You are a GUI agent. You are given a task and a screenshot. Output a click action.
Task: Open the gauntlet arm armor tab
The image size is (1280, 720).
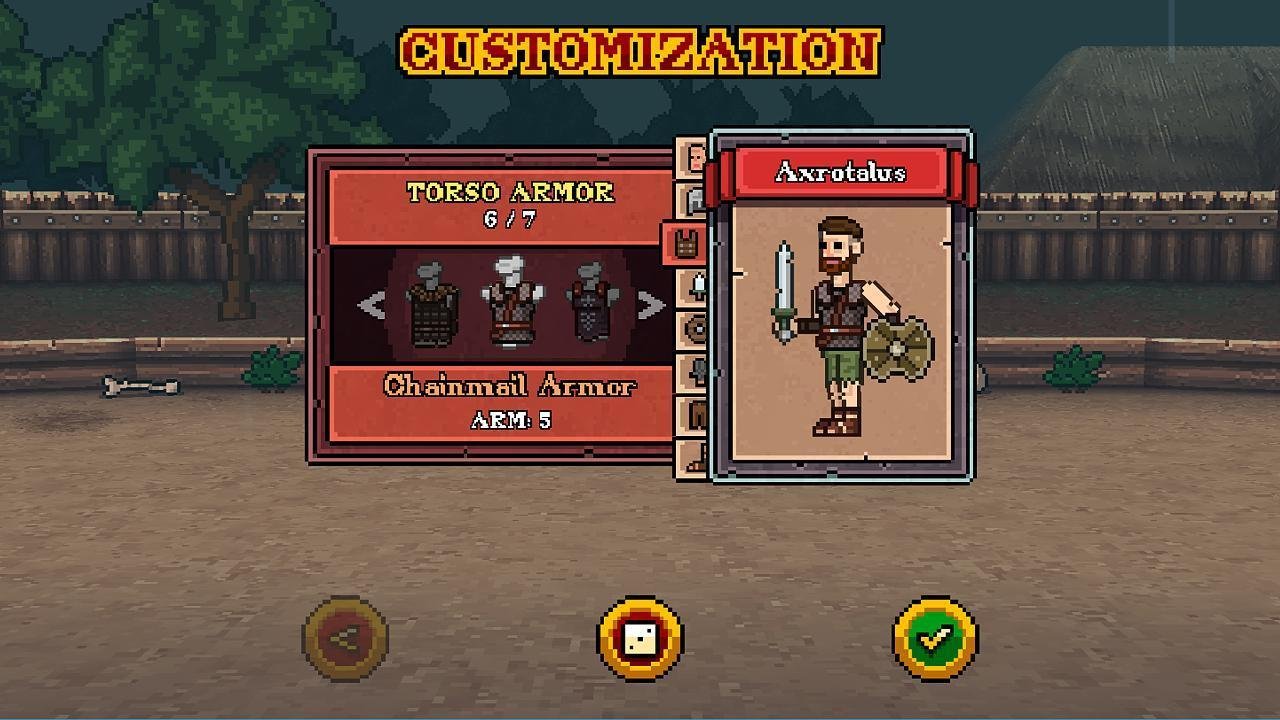(x=694, y=372)
